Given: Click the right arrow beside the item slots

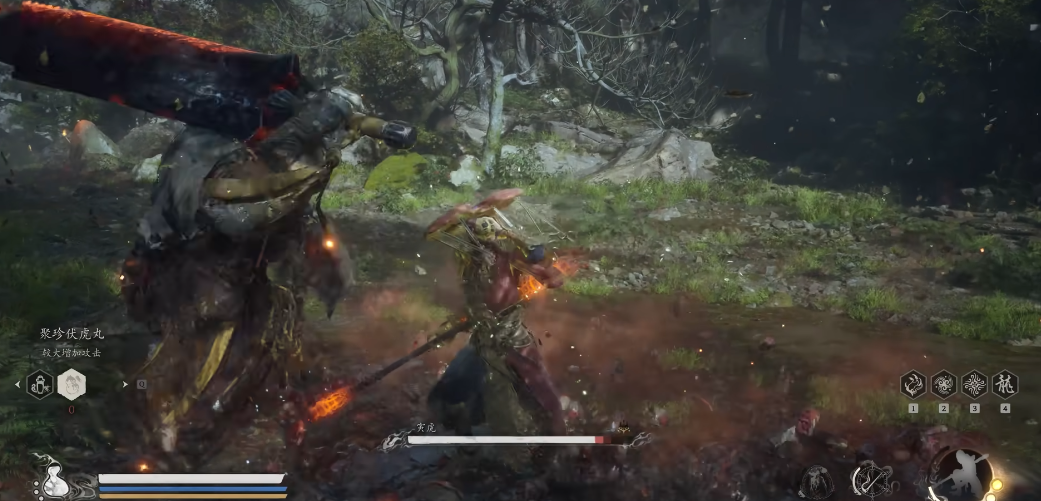Looking at the screenshot, I should (125, 384).
